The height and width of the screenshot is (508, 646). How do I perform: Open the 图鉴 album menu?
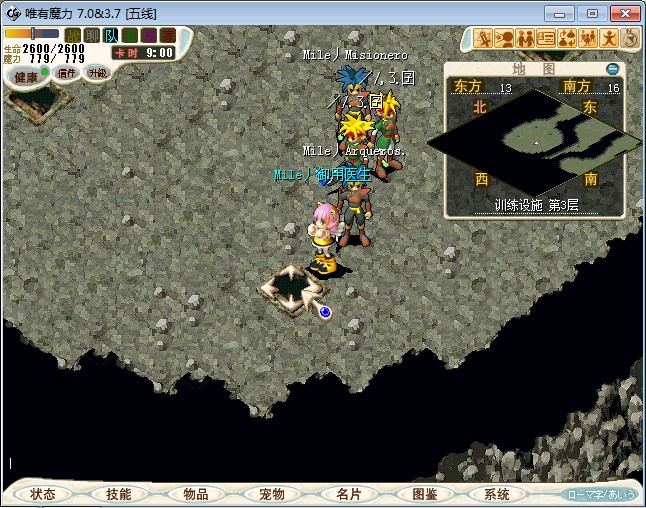coord(423,494)
